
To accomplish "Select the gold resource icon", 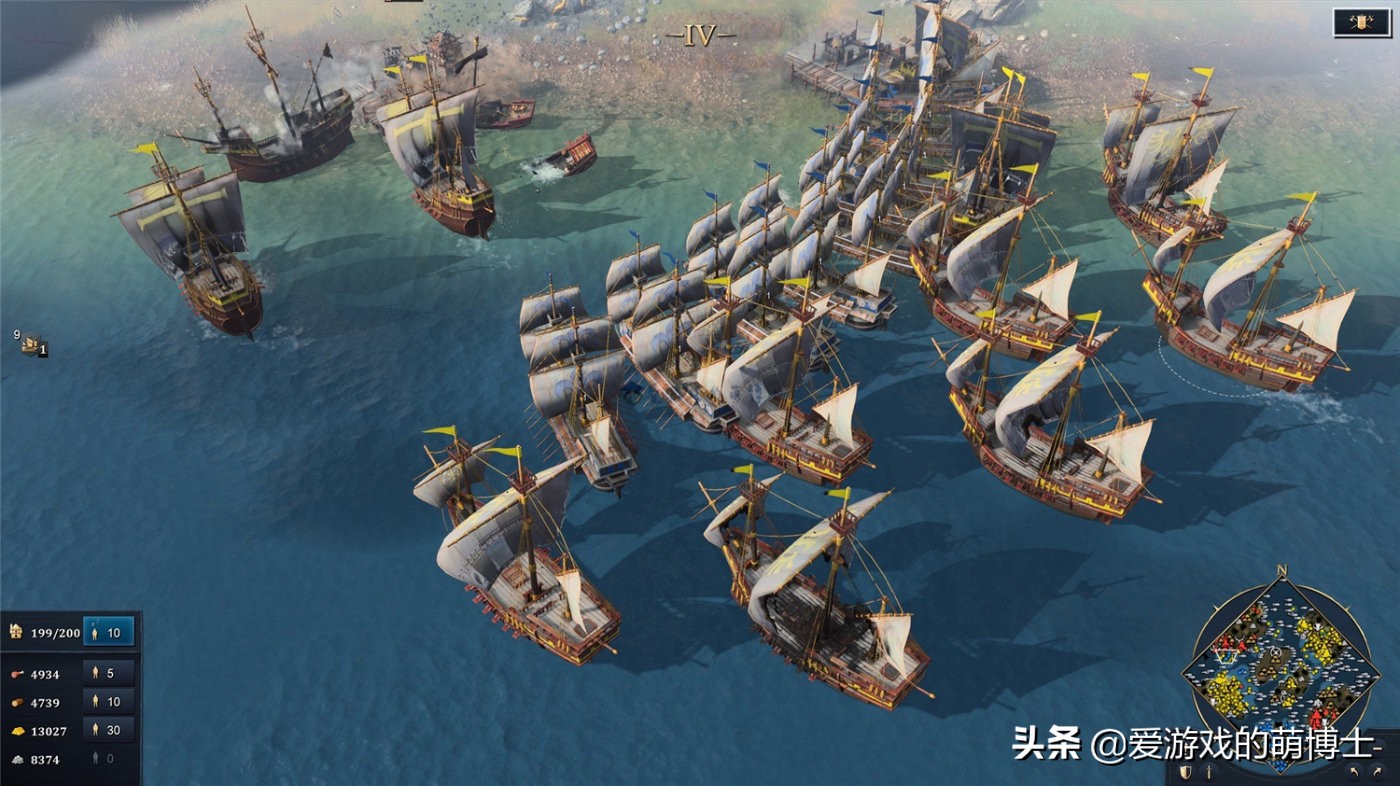I will click(x=17, y=729).
